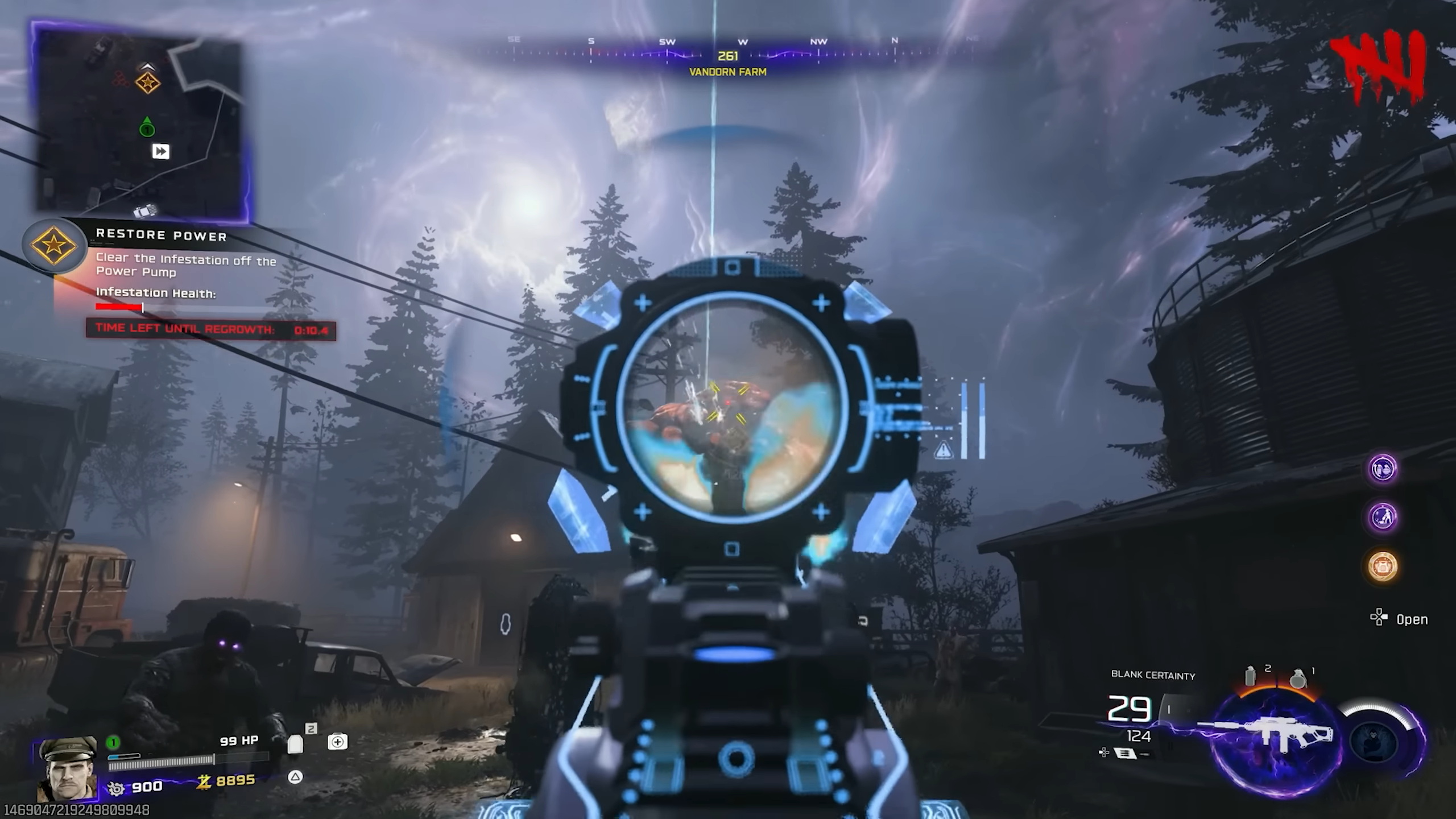This screenshot has width=1456, height=819.
Task: Toggle the middle purple sprint ability icon
Action: [x=1383, y=516]
